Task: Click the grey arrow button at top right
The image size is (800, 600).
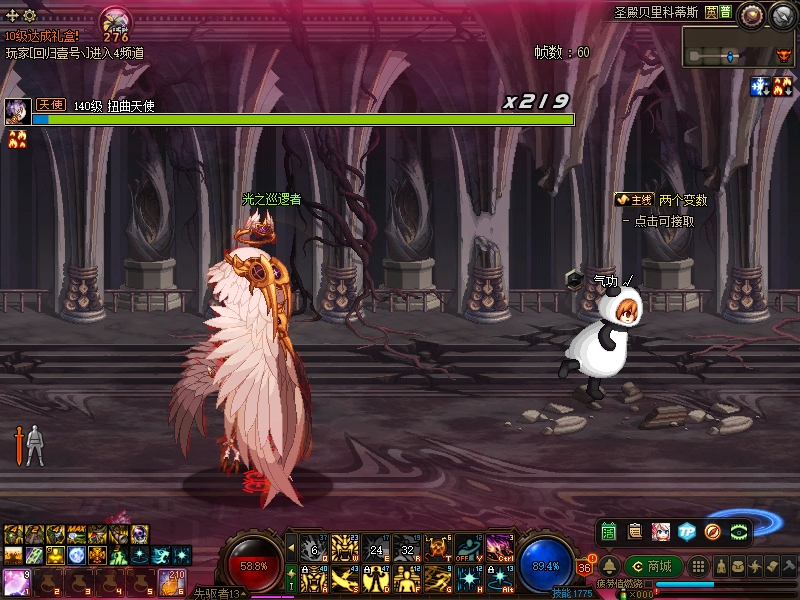Action: [782, 14]
